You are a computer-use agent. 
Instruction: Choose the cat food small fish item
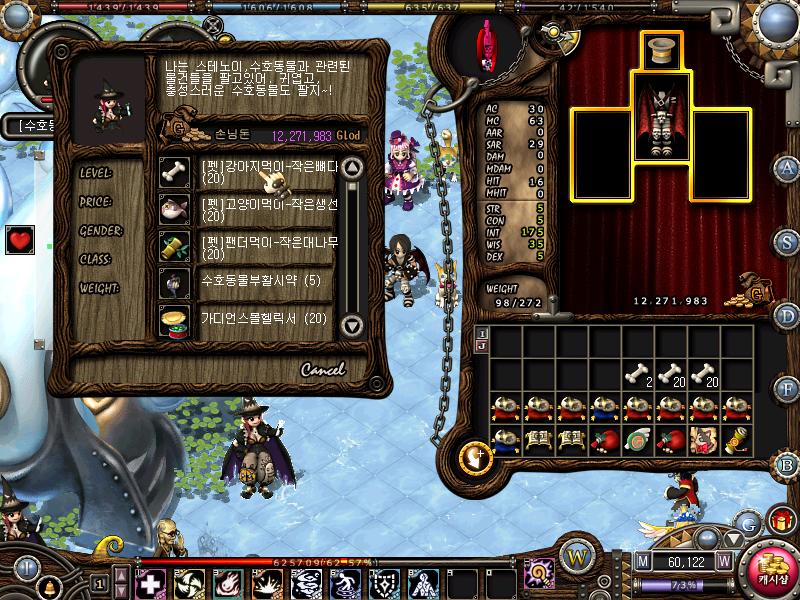pos(268,209)
